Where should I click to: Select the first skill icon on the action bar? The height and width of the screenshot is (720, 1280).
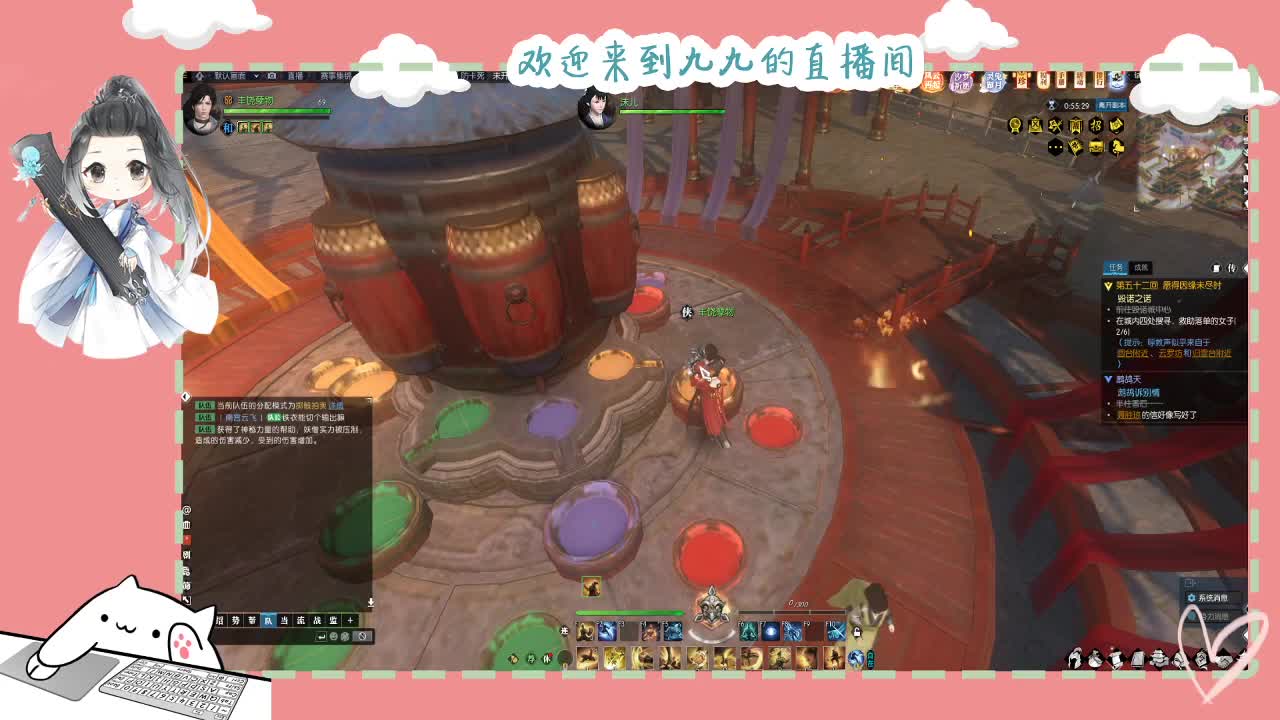coord(585,631)
